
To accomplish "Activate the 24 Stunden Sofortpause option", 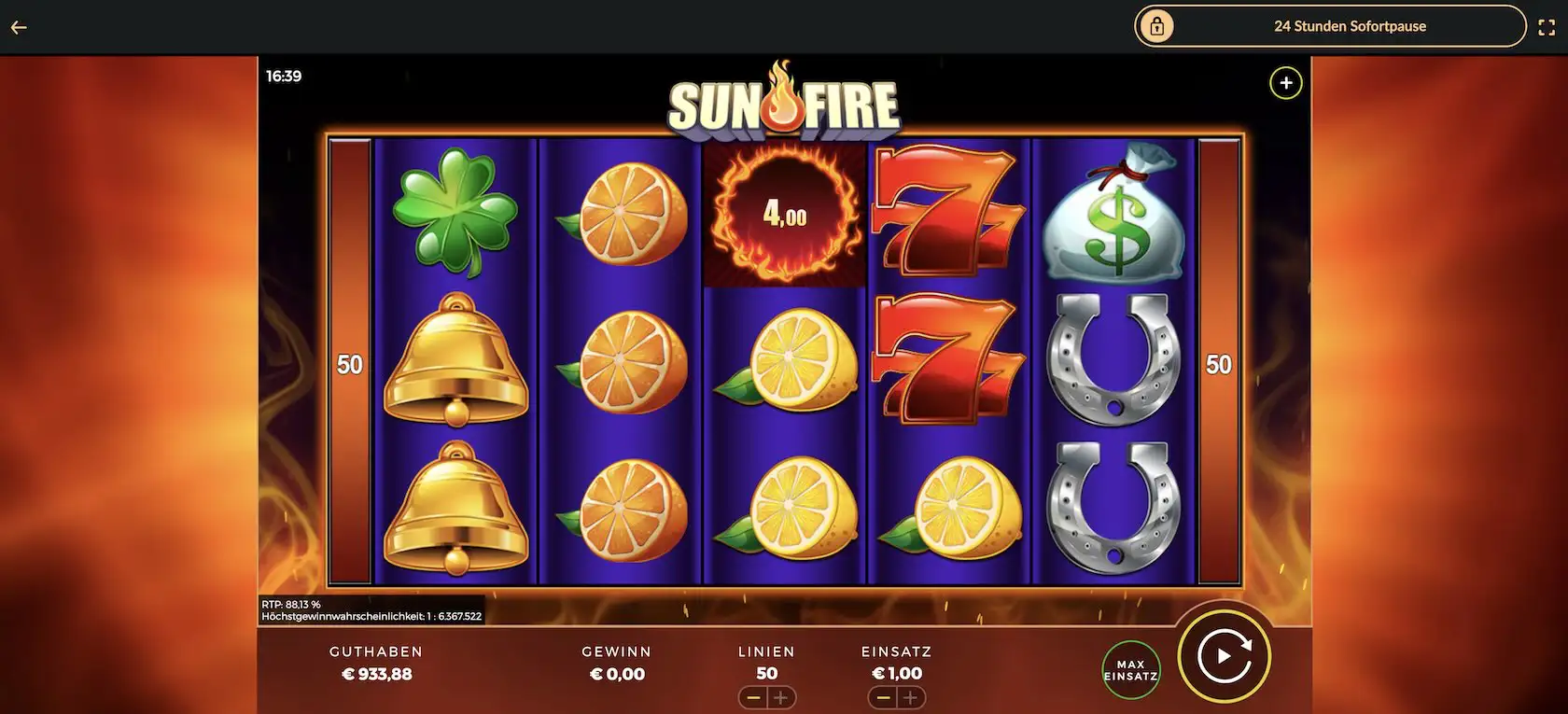I will 1351,26.
